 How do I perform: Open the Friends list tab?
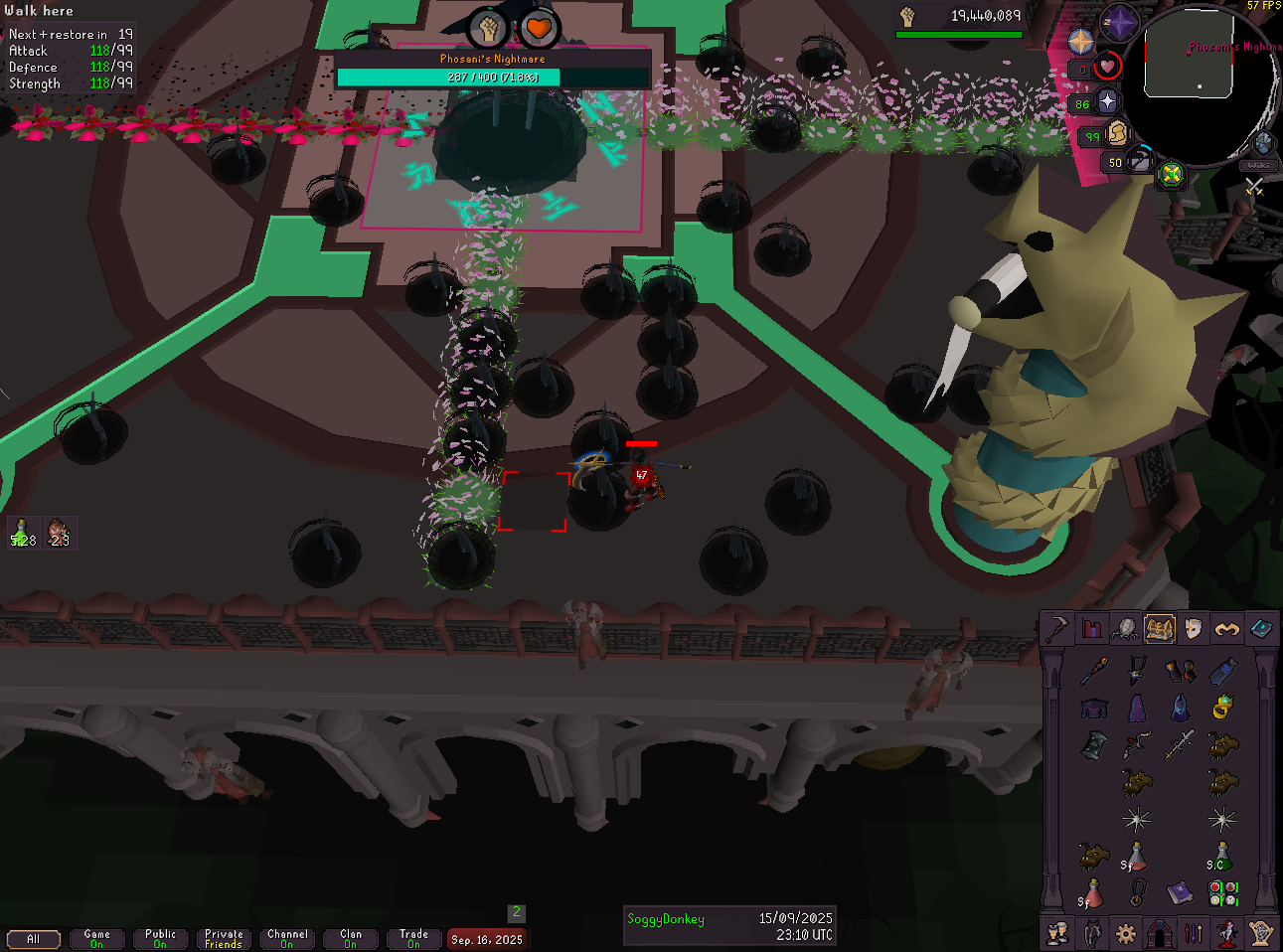click(x=1058, y=934)
